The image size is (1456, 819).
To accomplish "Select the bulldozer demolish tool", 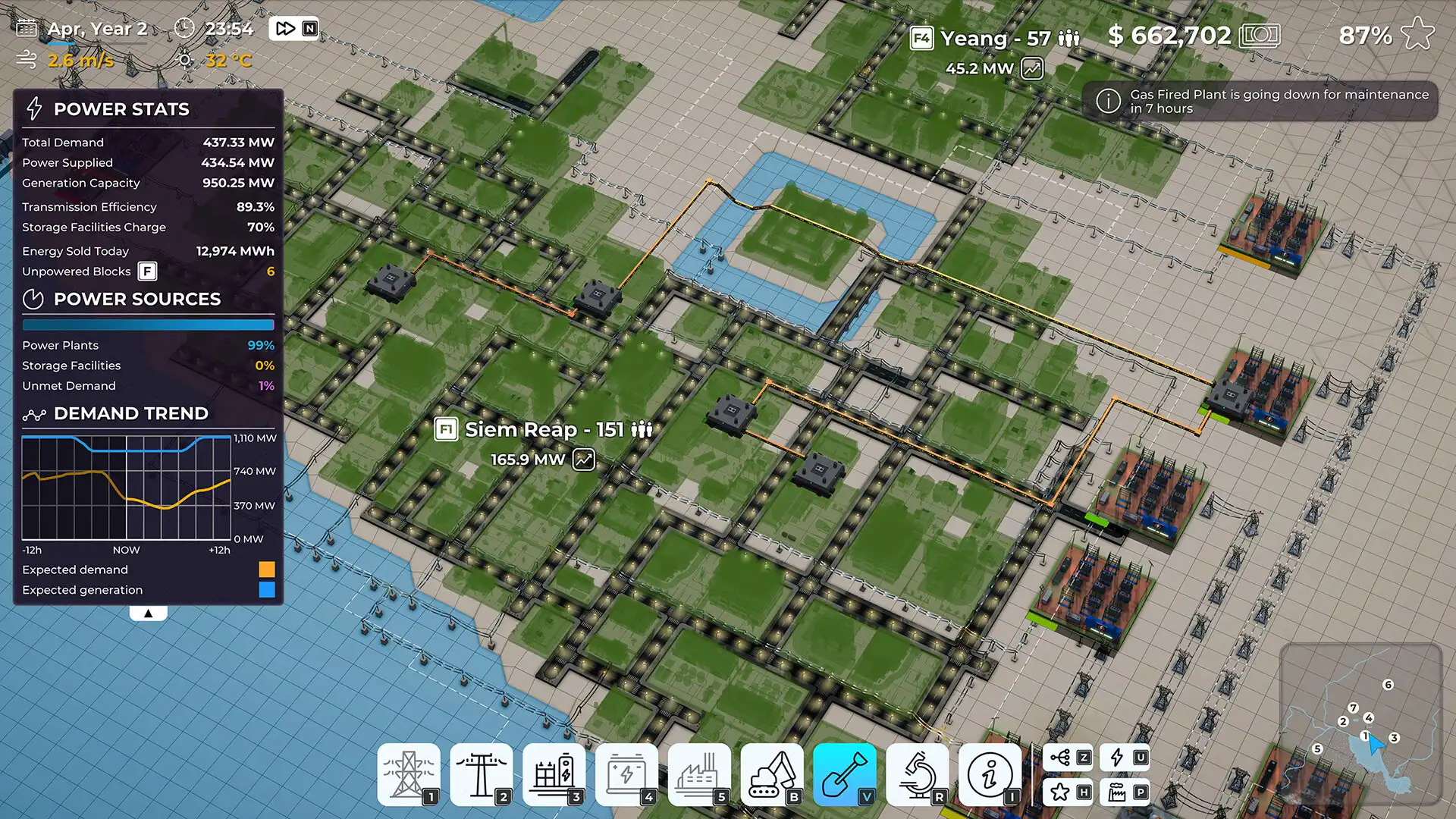I will [x=771, y=773].
